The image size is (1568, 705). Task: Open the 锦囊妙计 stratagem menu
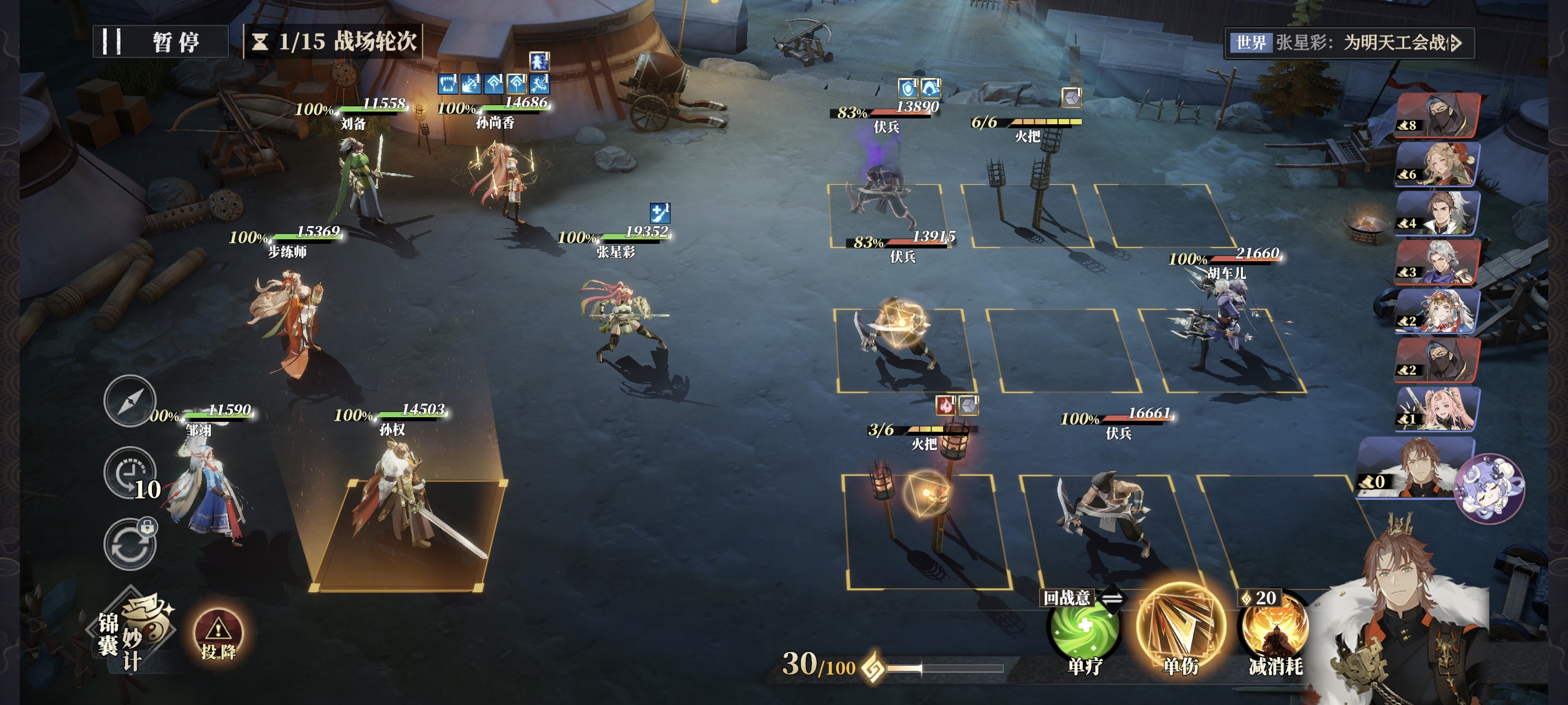click(135, 632)
